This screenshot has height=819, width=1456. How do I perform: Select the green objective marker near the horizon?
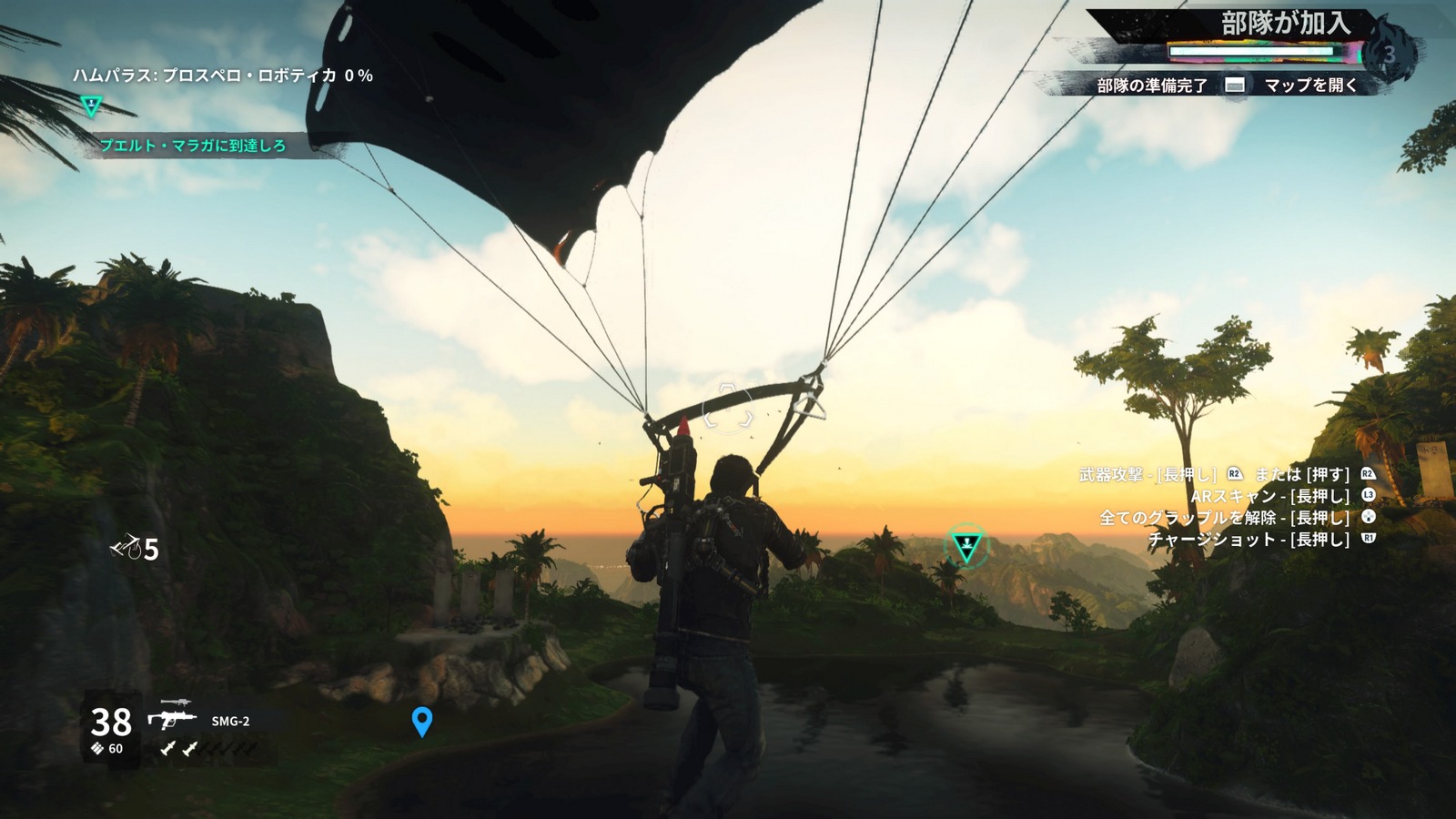[x=966, y=546]
